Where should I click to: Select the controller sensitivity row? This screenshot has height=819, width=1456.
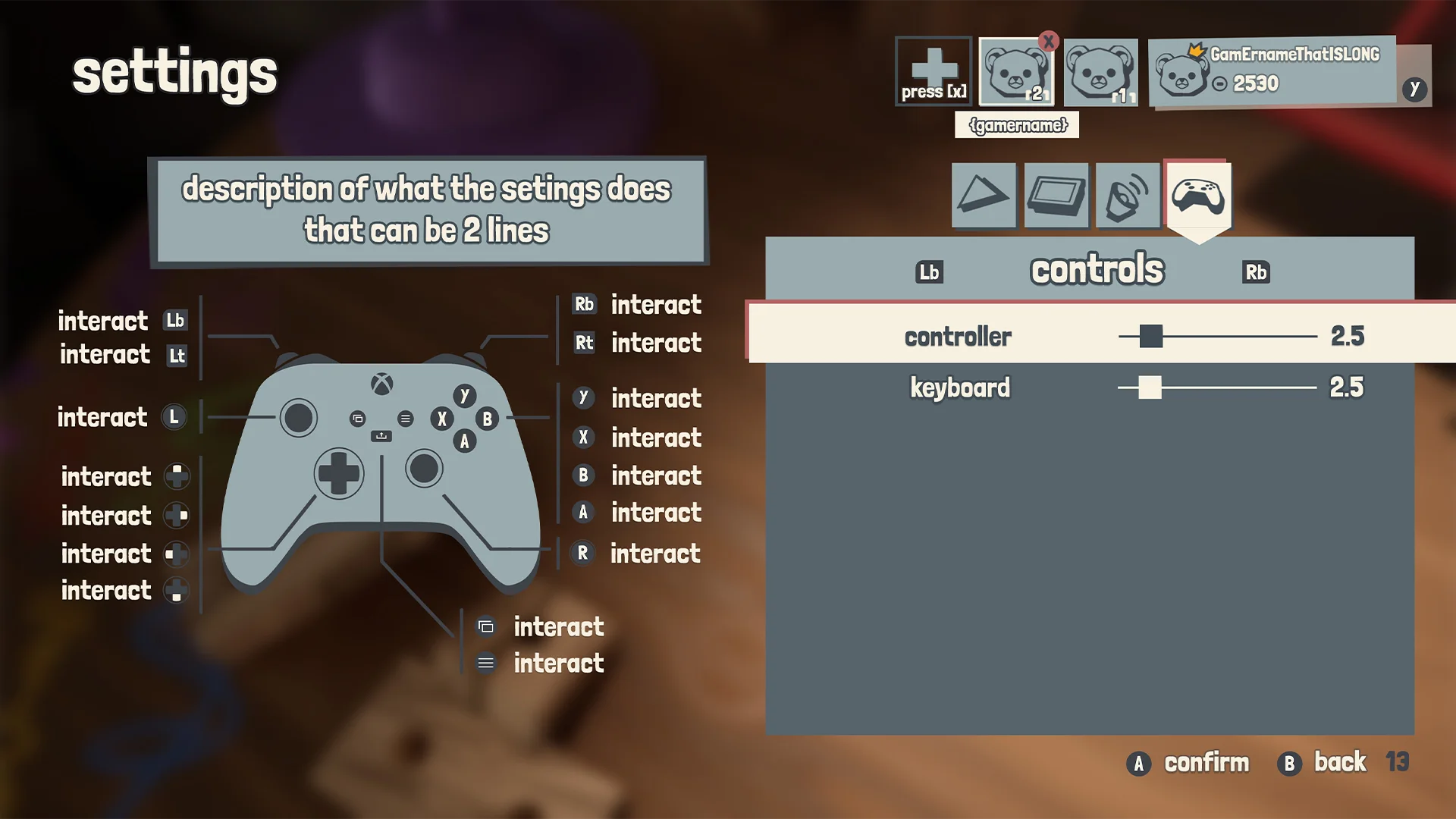[x=958, y=336]
